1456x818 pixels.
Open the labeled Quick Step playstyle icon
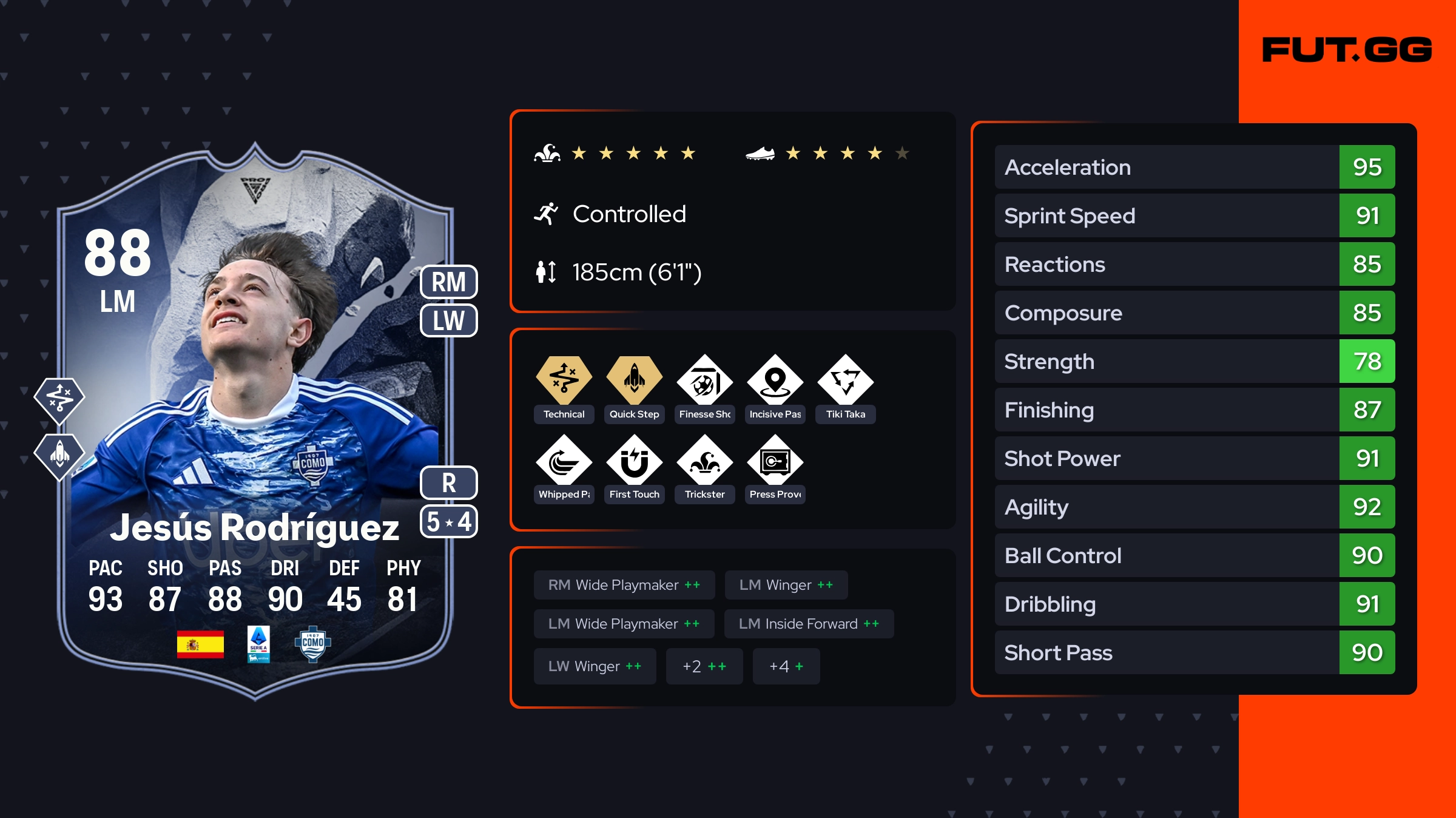(634, 381)
